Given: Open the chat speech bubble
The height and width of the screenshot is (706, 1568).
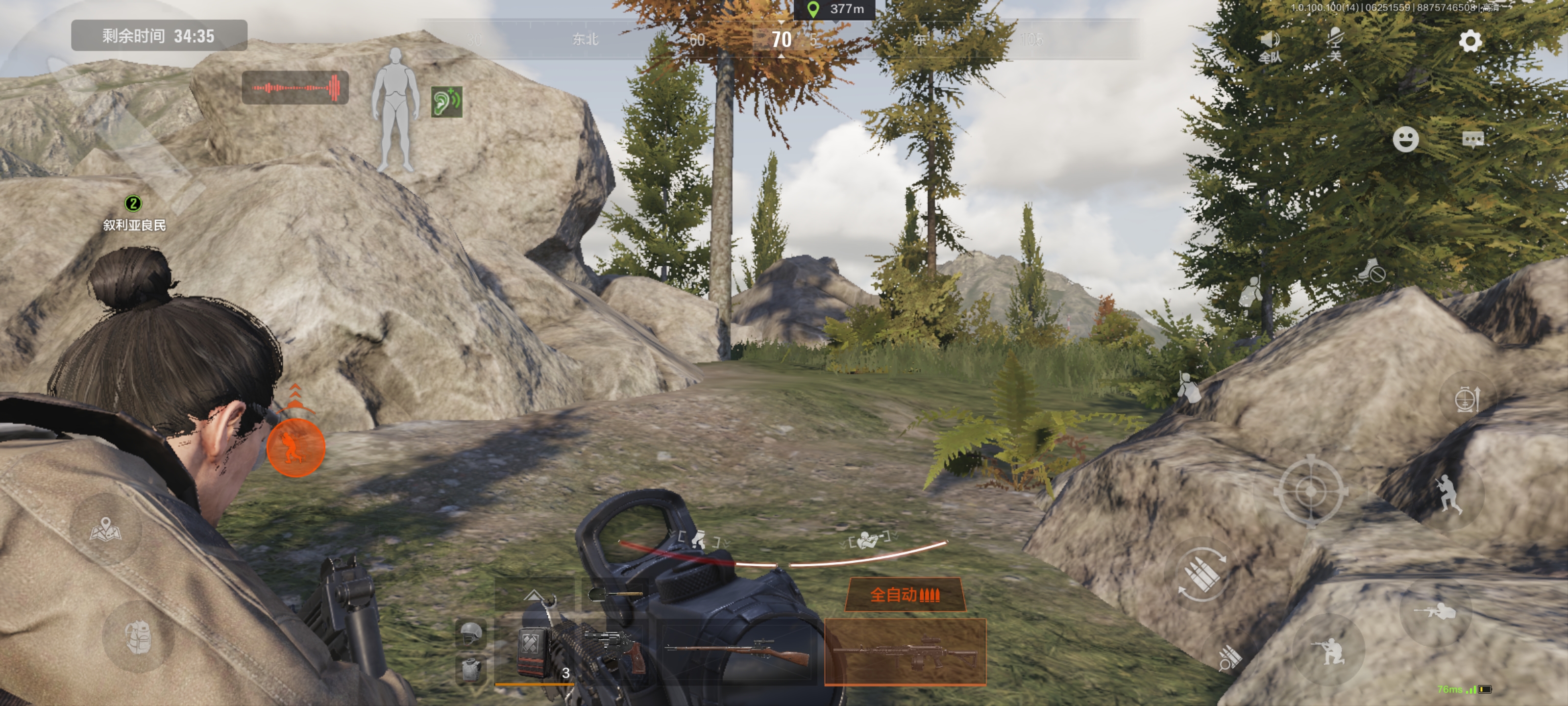Looking at the screenshot, I should [1472, 140].
